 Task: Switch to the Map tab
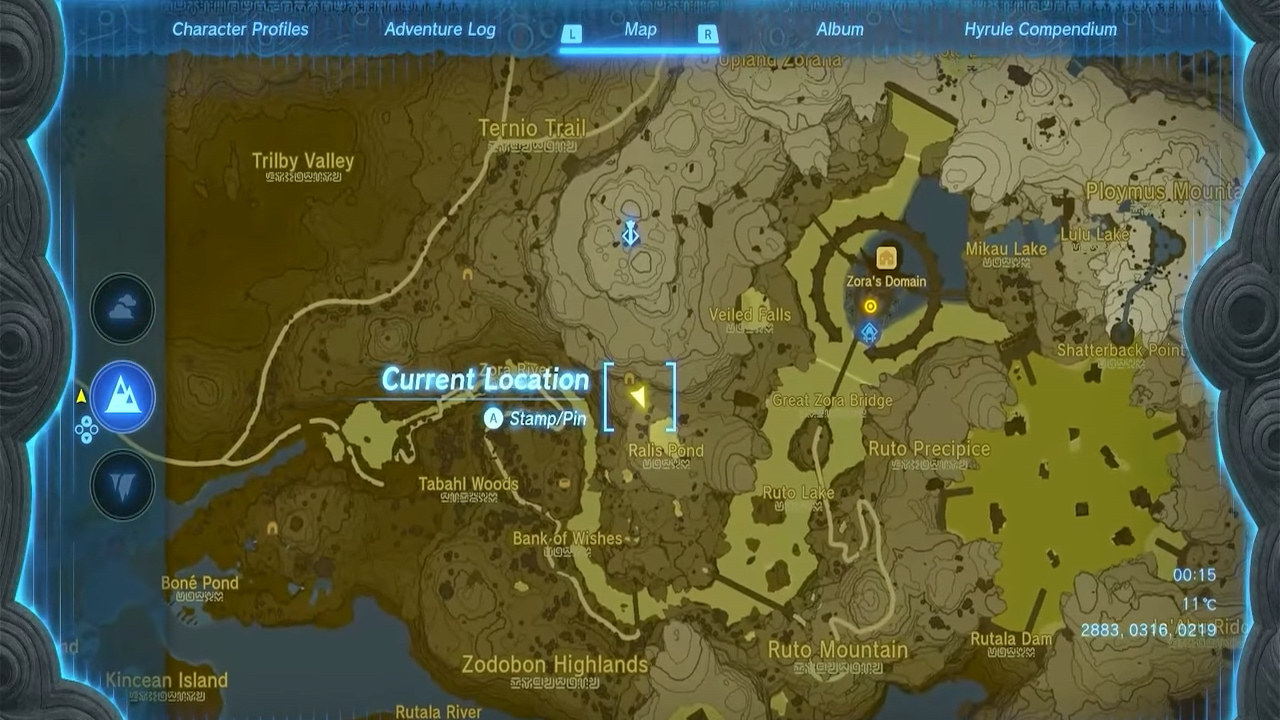coord(640,29)
